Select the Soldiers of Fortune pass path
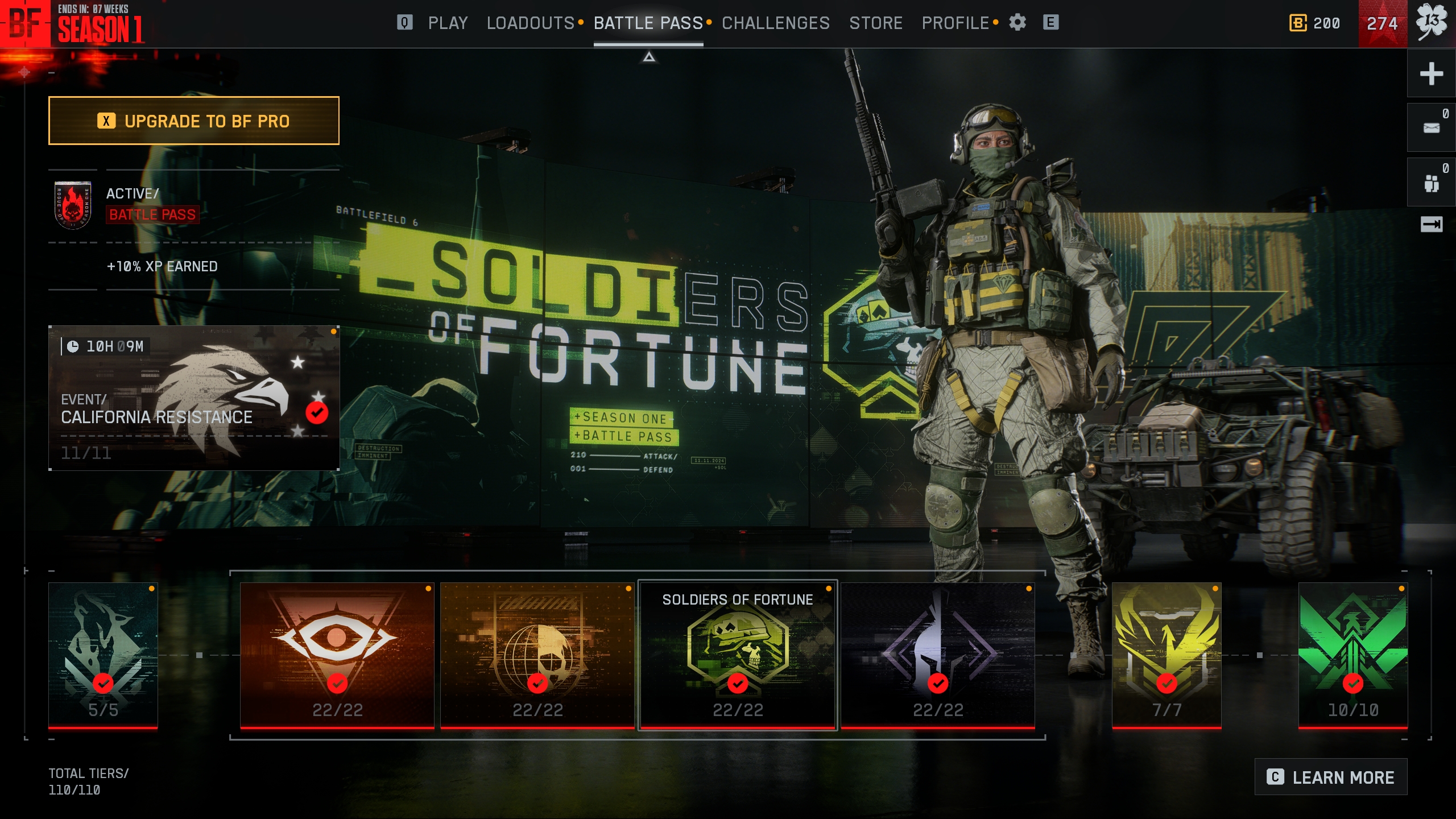The image size is (1456, 819). coord(737,655)
